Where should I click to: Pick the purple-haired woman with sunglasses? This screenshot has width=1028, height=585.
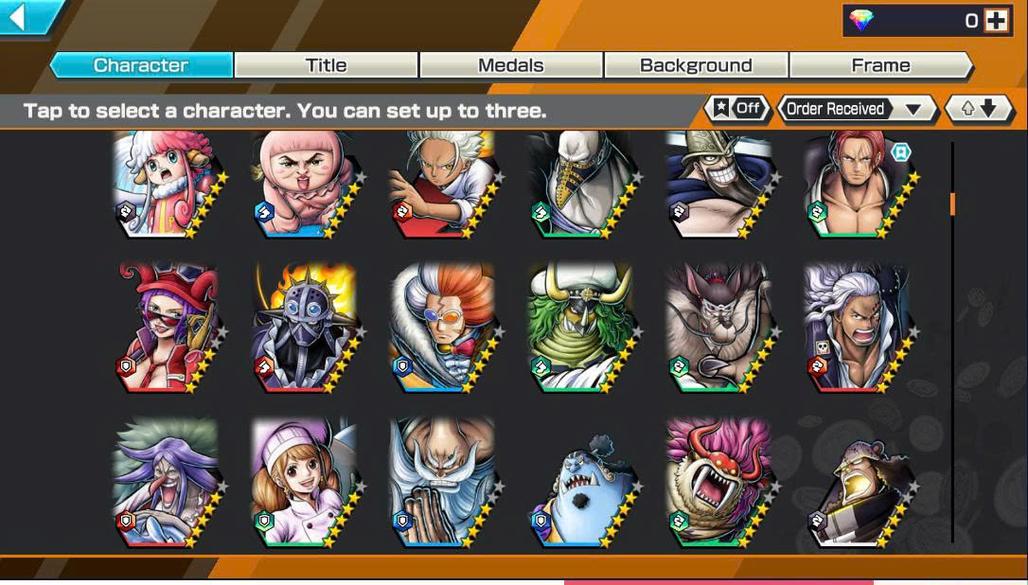[x=165, y=328]
